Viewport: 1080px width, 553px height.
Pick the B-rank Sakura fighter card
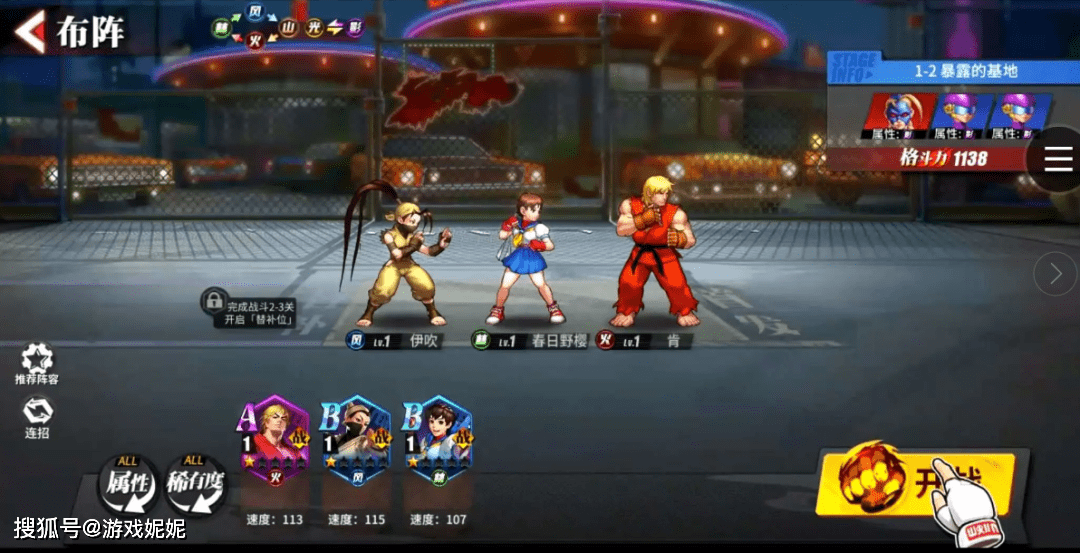[x=438, y=440]
